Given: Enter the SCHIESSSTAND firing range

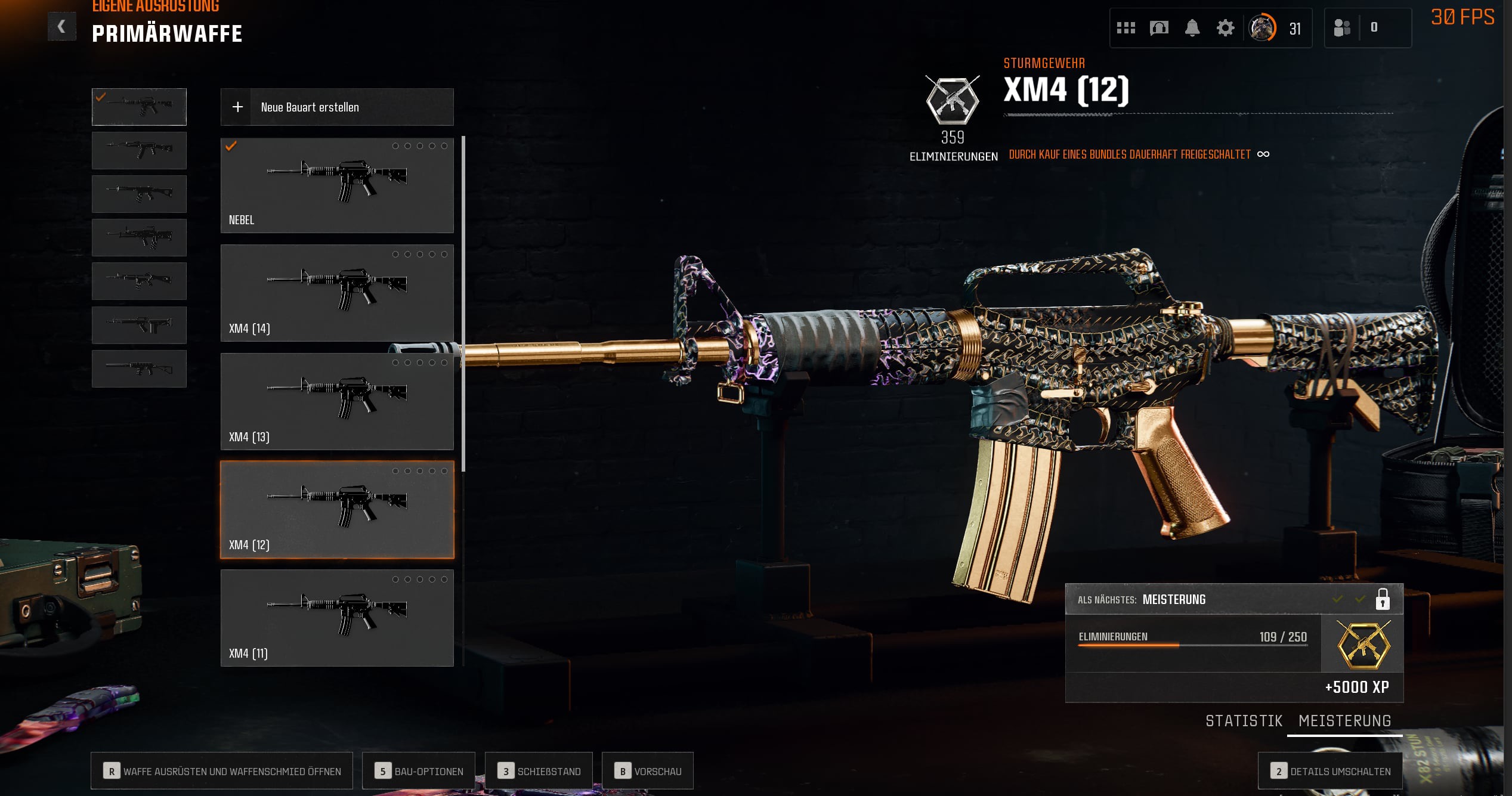Looking at the screenshot, I should click(539, 771).
